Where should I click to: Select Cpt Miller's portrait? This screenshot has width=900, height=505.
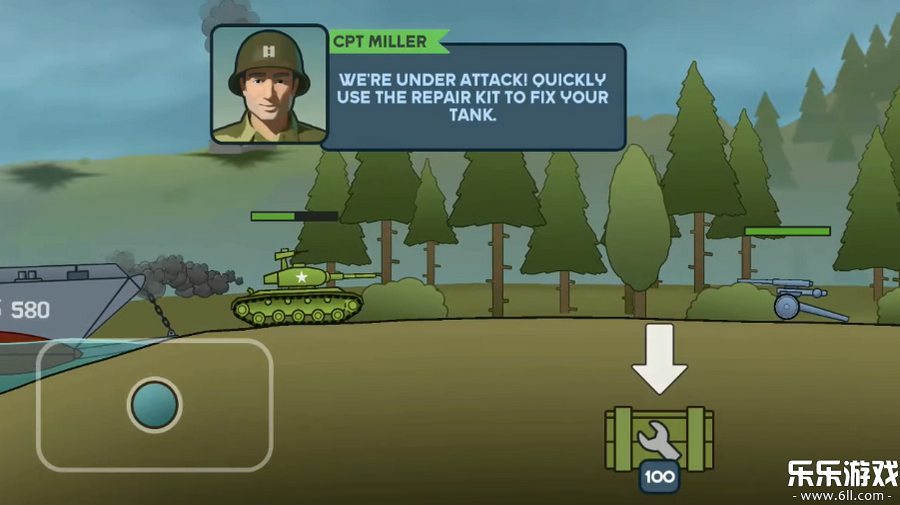click(268, 85)
